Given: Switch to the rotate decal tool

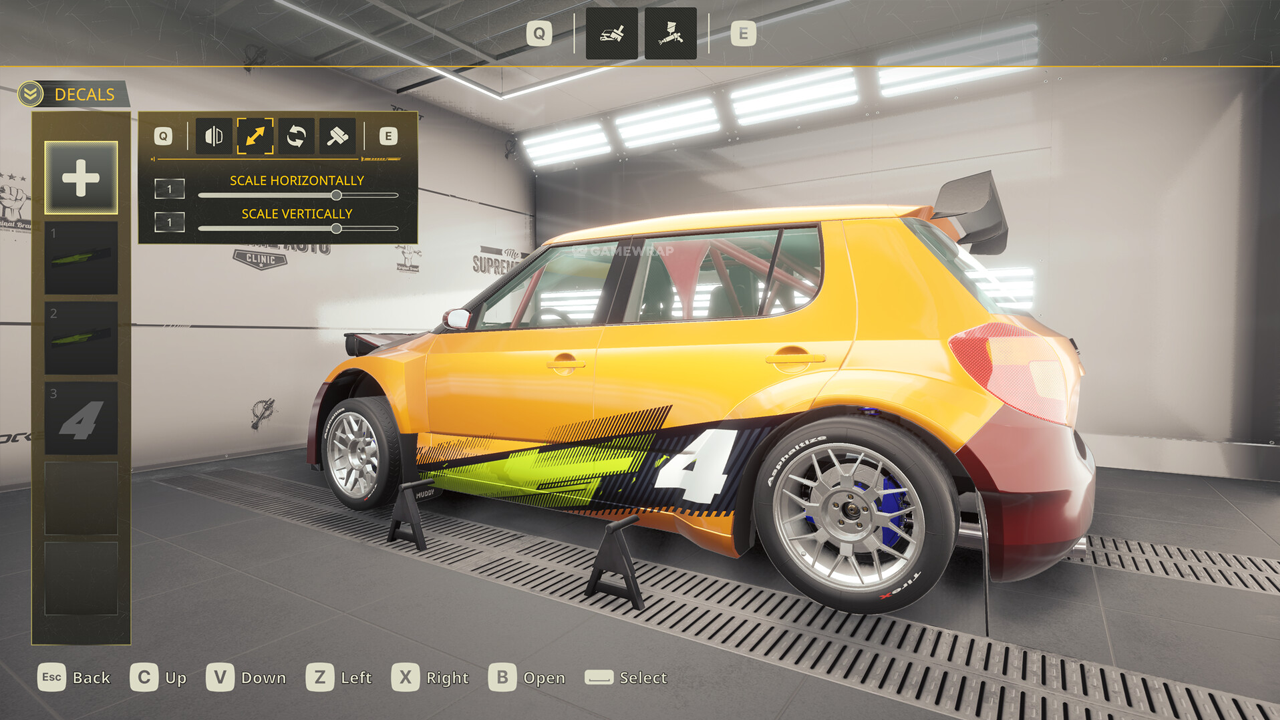Looking at the screenshot, I should [296, 136].
